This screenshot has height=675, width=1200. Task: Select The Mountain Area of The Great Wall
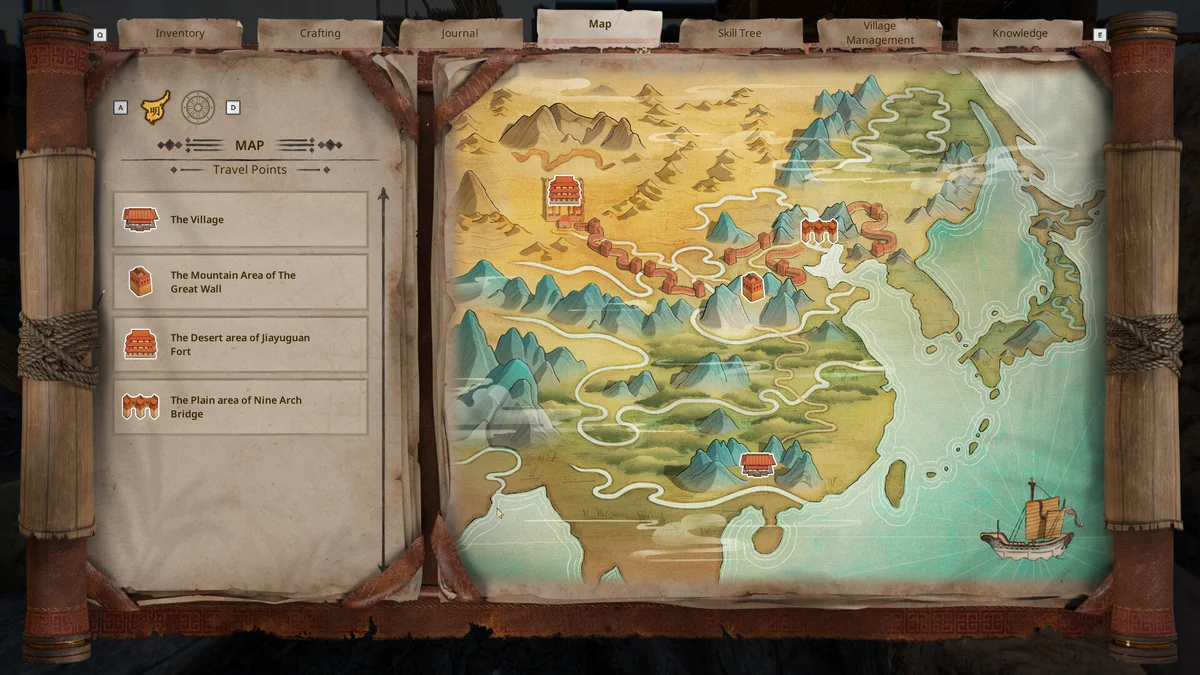point(240,282)
